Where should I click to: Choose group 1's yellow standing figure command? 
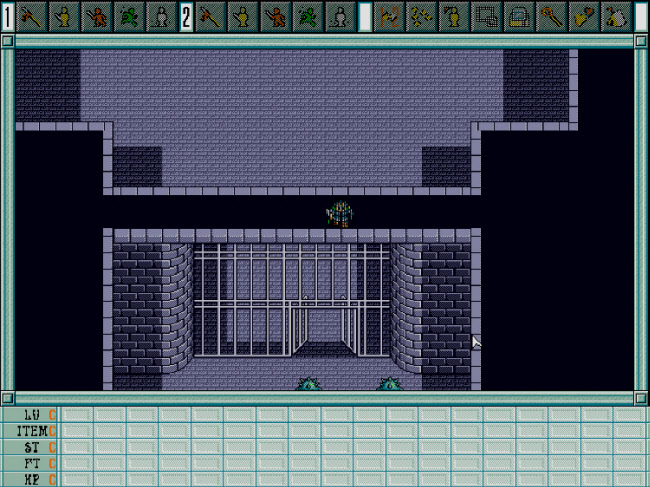(x=64, y=16)
